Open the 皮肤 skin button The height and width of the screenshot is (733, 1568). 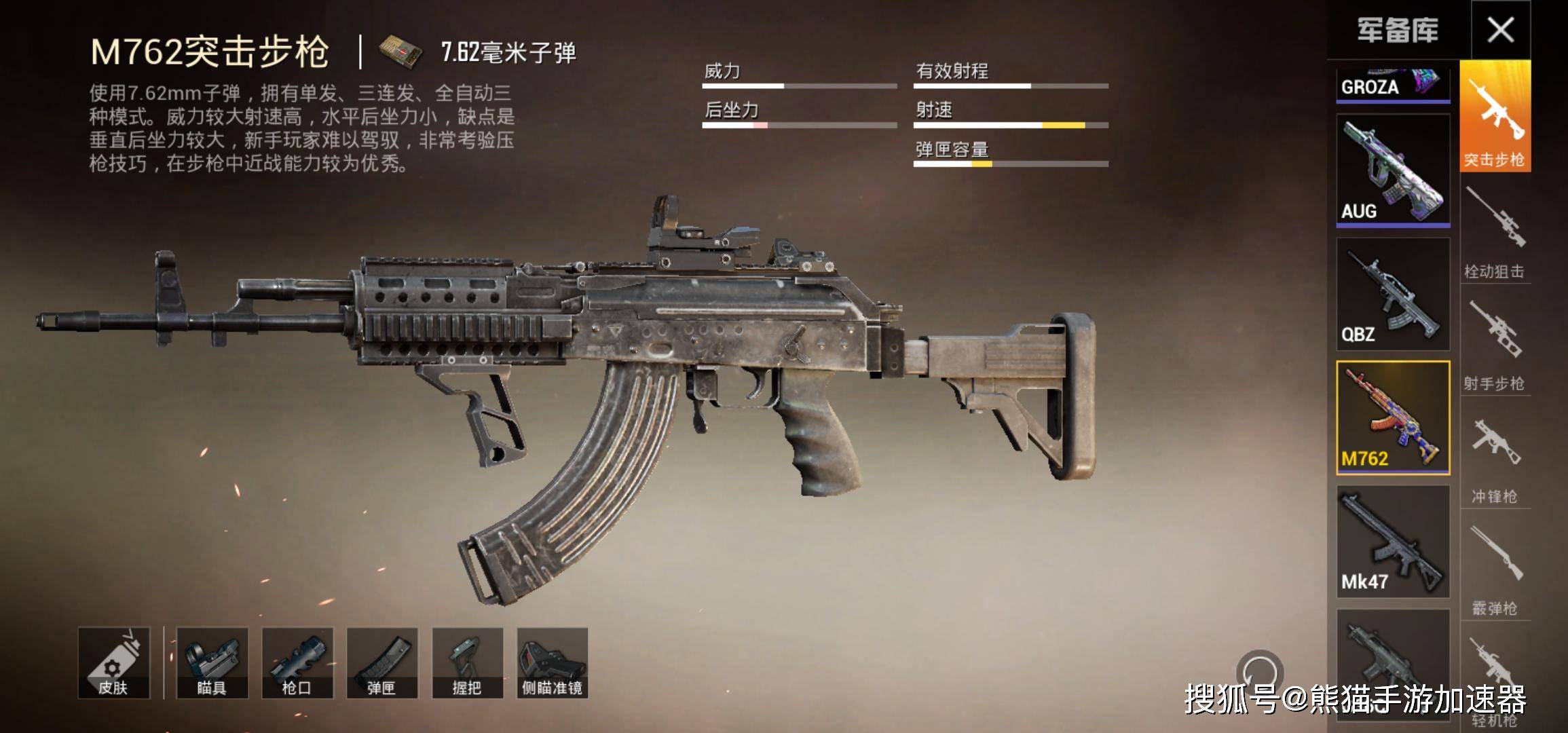coord(113,663)
